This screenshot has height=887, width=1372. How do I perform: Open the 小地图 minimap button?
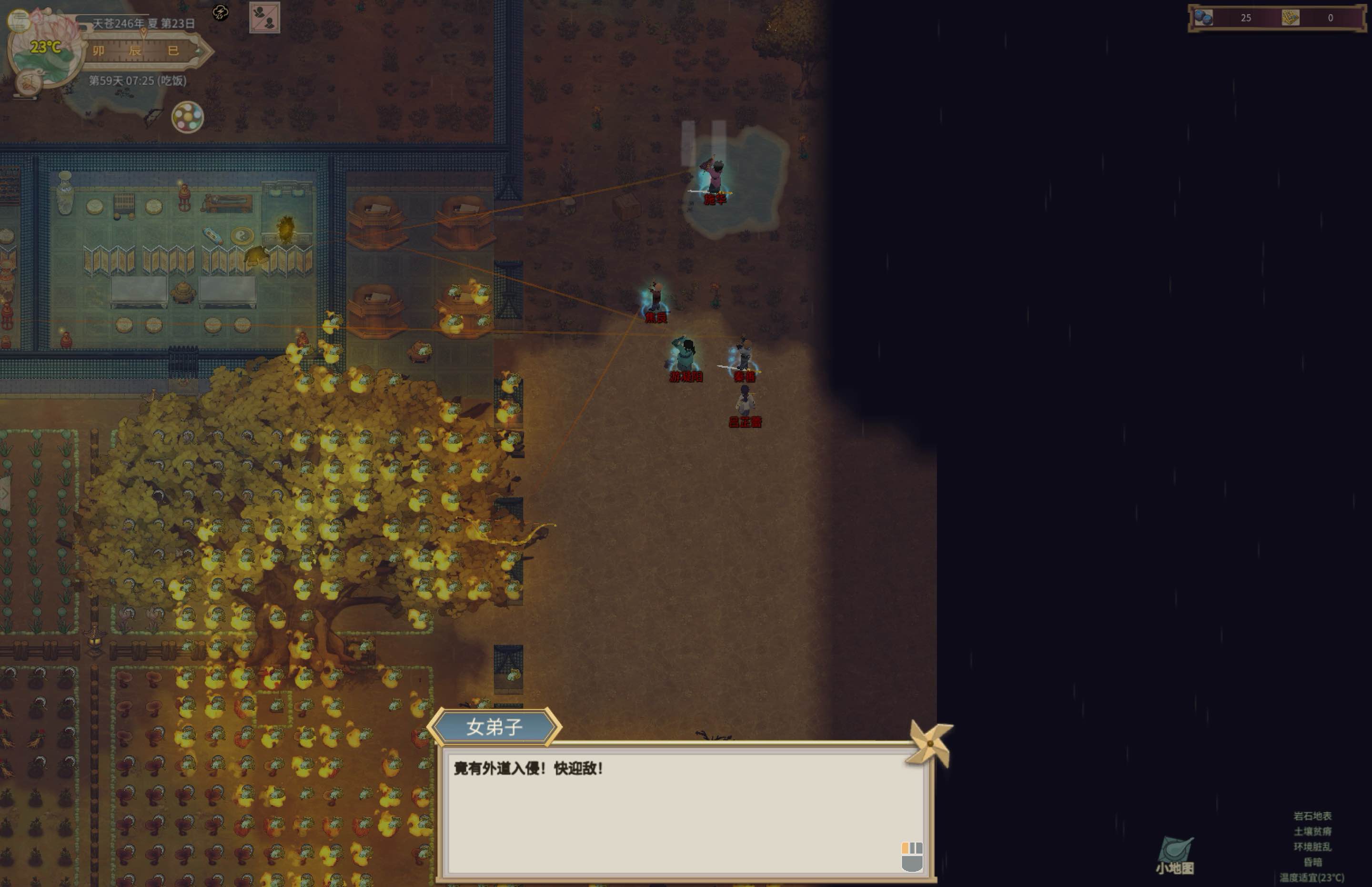[1175, 855]
